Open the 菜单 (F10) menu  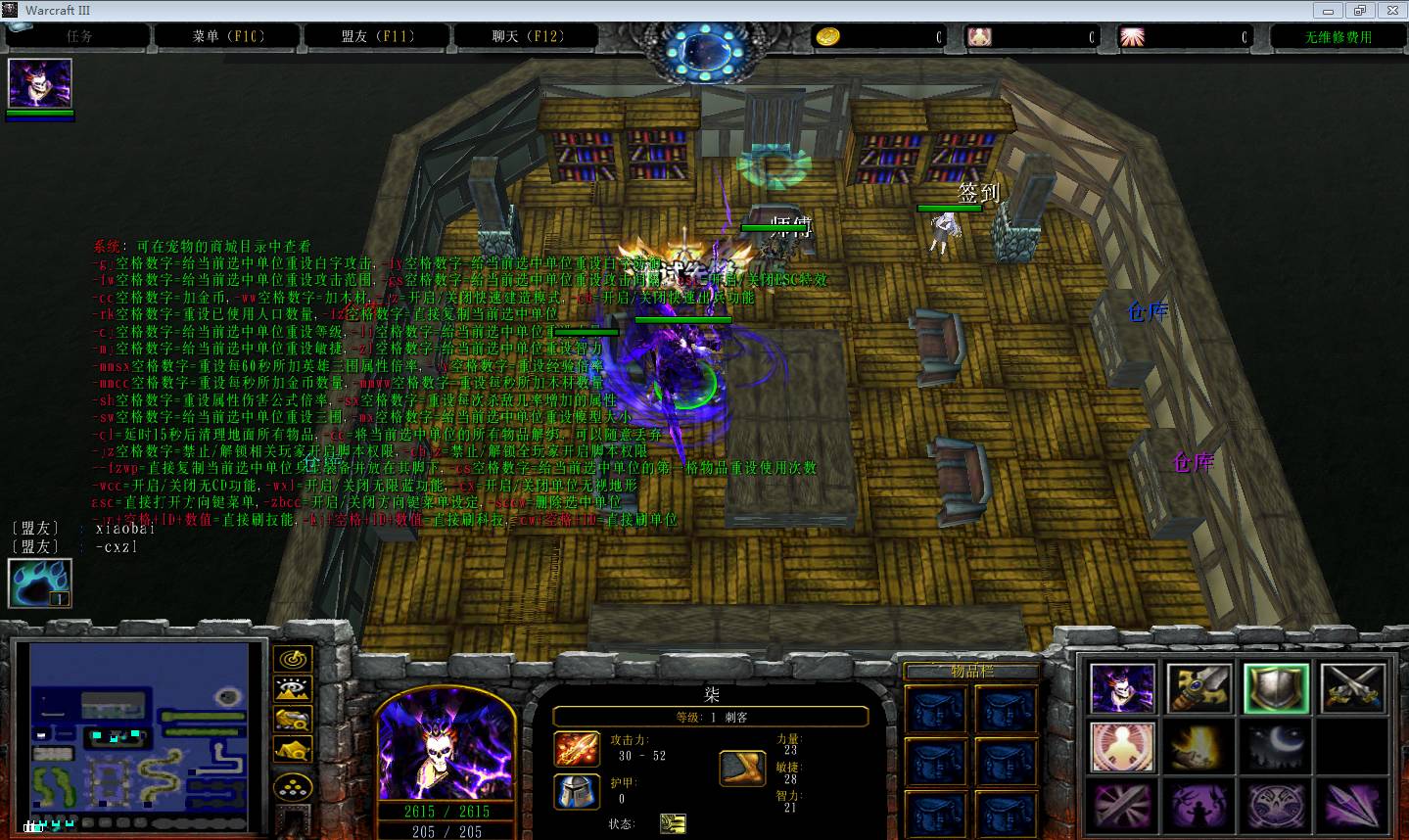228,36
